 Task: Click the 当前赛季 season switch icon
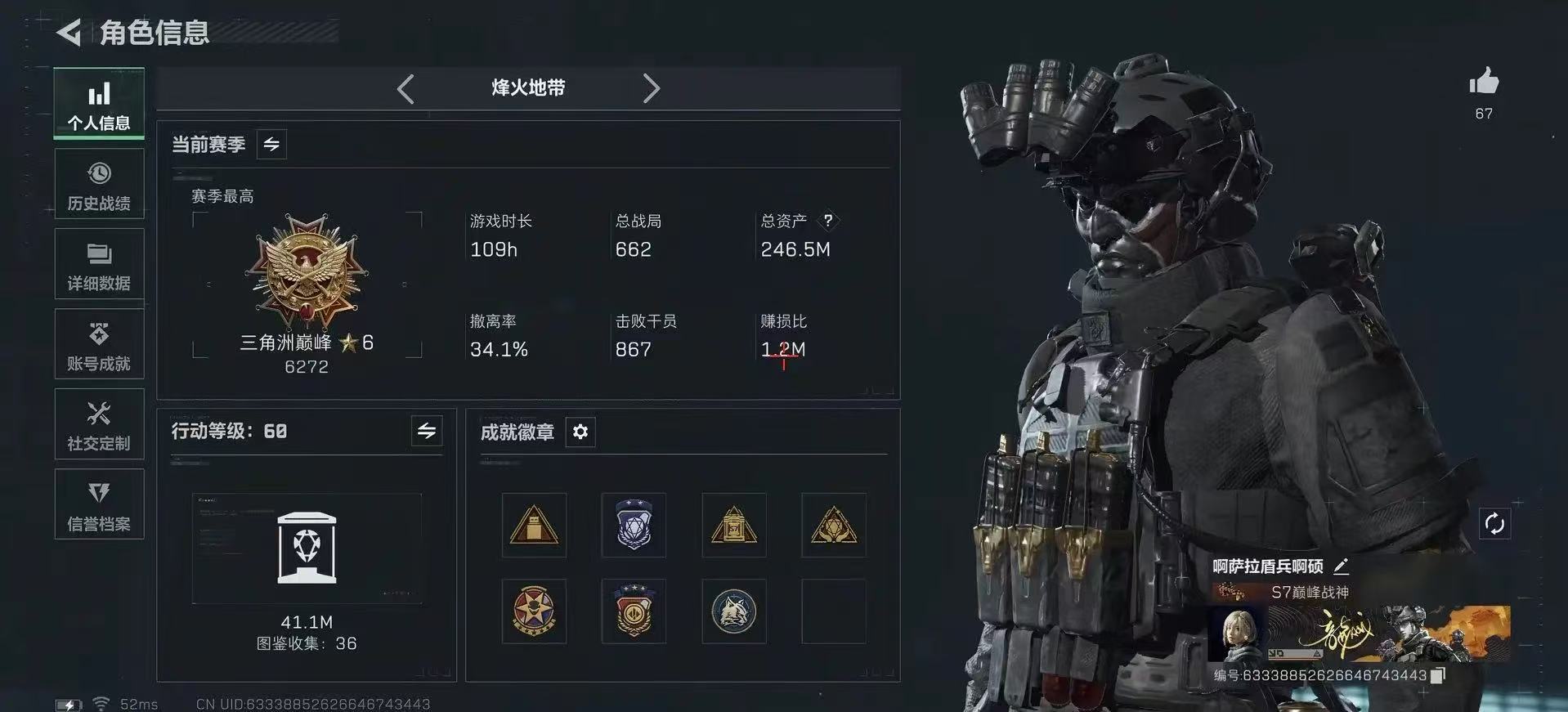tap(271, 144)
